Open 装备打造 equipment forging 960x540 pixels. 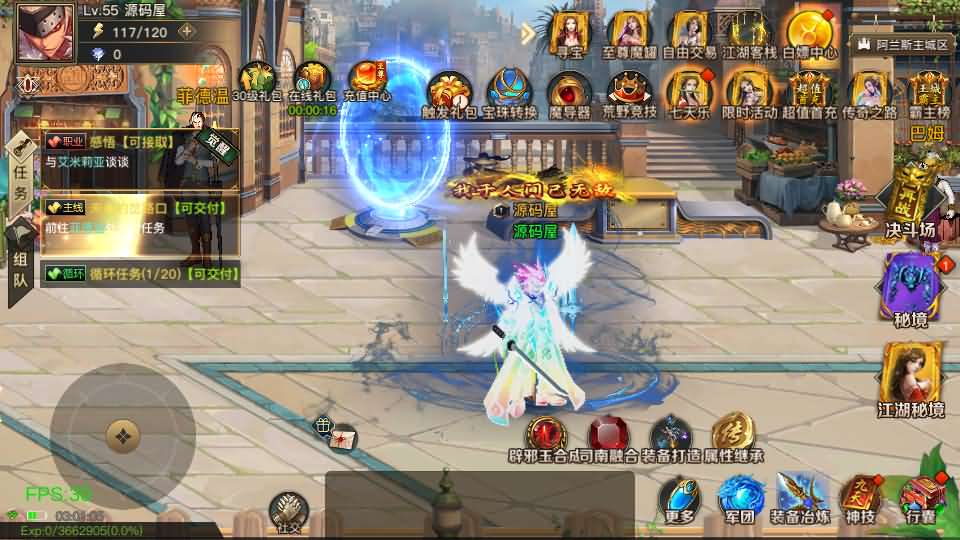coord(670,438)
